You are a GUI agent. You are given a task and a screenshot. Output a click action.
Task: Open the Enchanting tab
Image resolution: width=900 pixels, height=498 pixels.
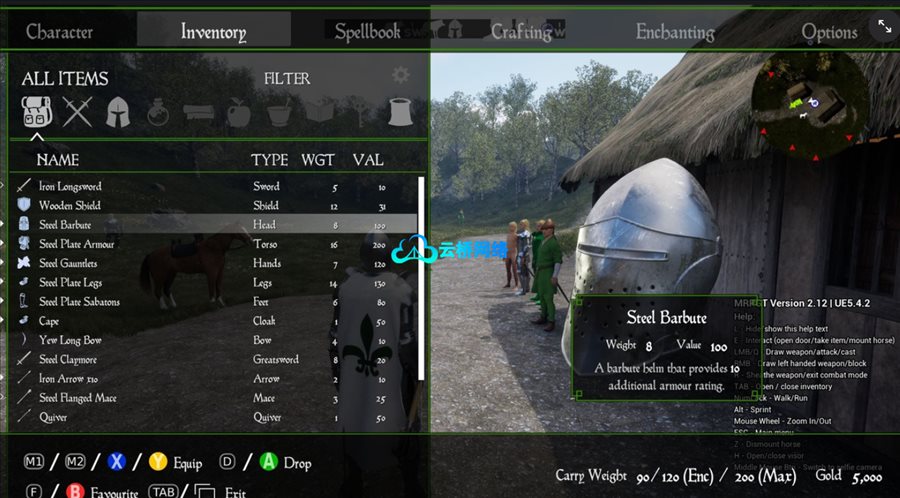(x=675, y=32)
